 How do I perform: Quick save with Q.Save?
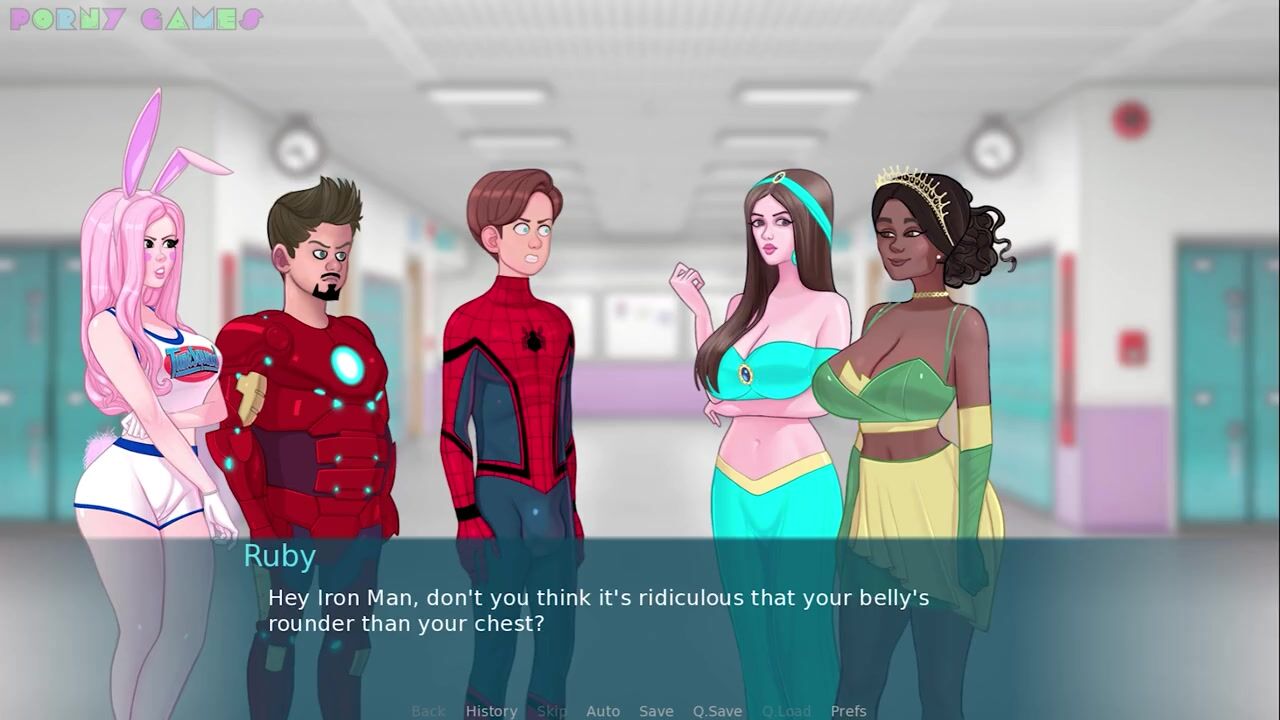717,711
